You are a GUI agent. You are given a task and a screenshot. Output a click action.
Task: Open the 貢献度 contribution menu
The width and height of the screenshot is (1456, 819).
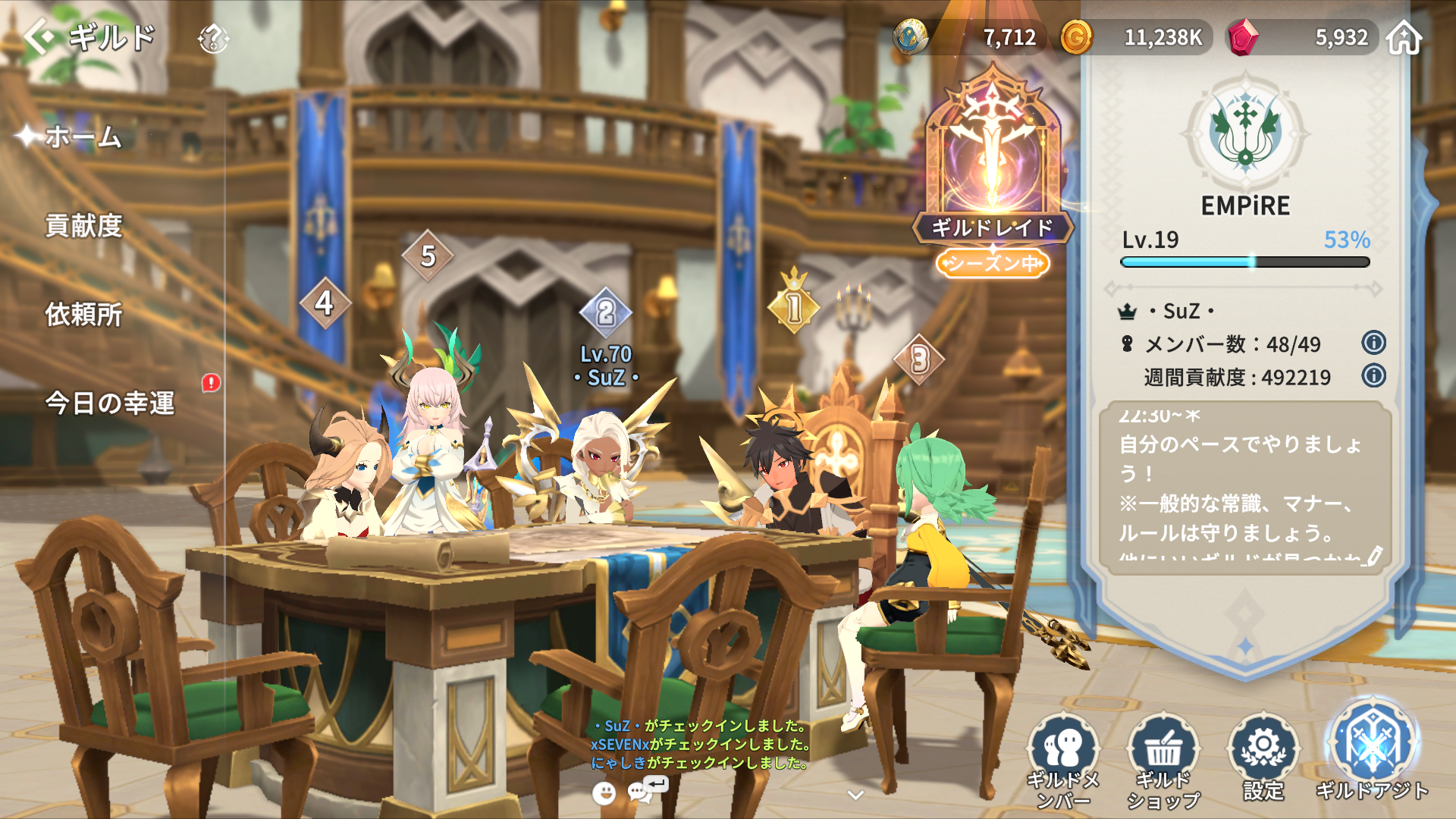point(83,226)
